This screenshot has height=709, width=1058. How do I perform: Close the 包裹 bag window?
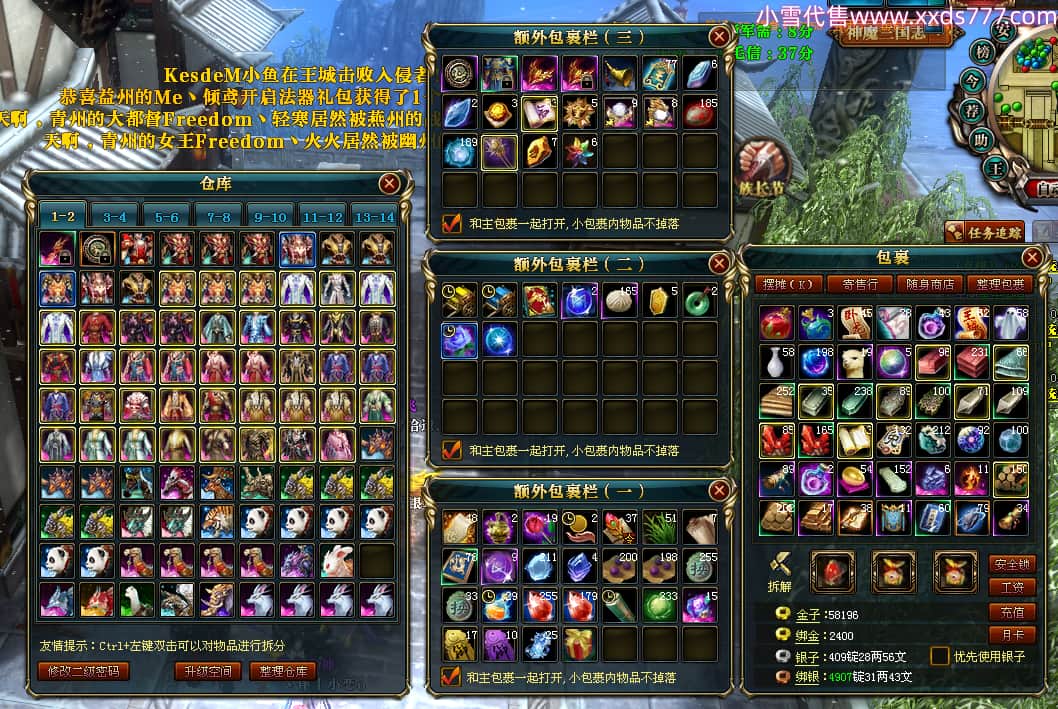[1032, 258]
